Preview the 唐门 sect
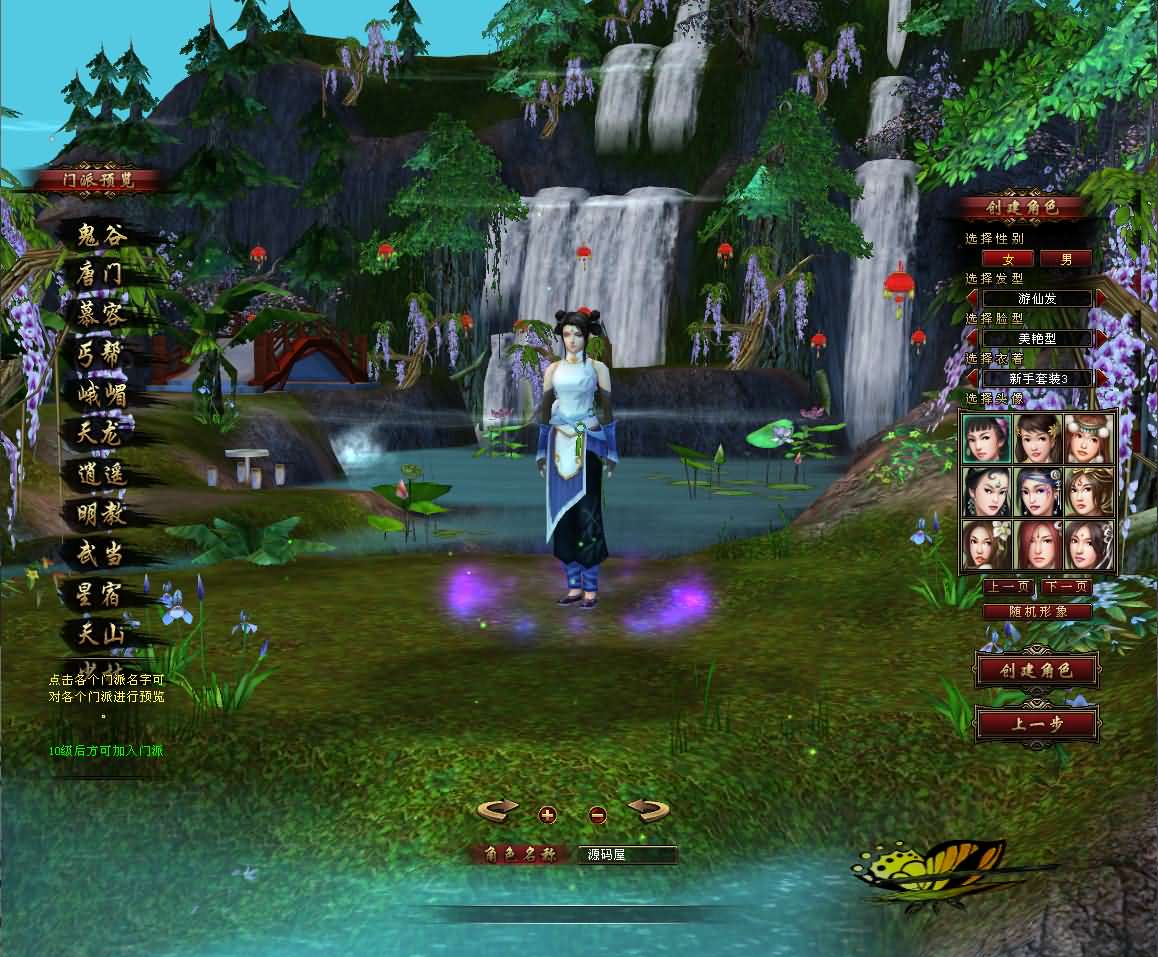 tap(103, 274)
